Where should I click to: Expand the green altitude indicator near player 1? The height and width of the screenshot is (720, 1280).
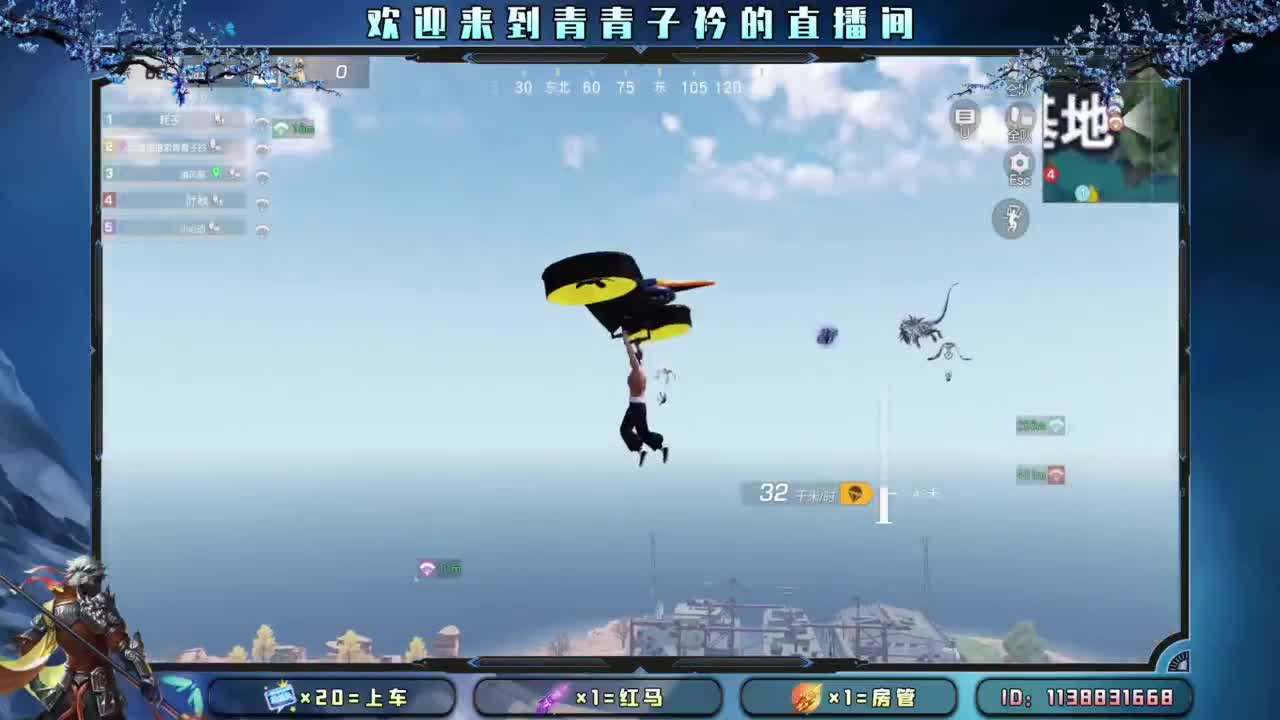[293, 128]
